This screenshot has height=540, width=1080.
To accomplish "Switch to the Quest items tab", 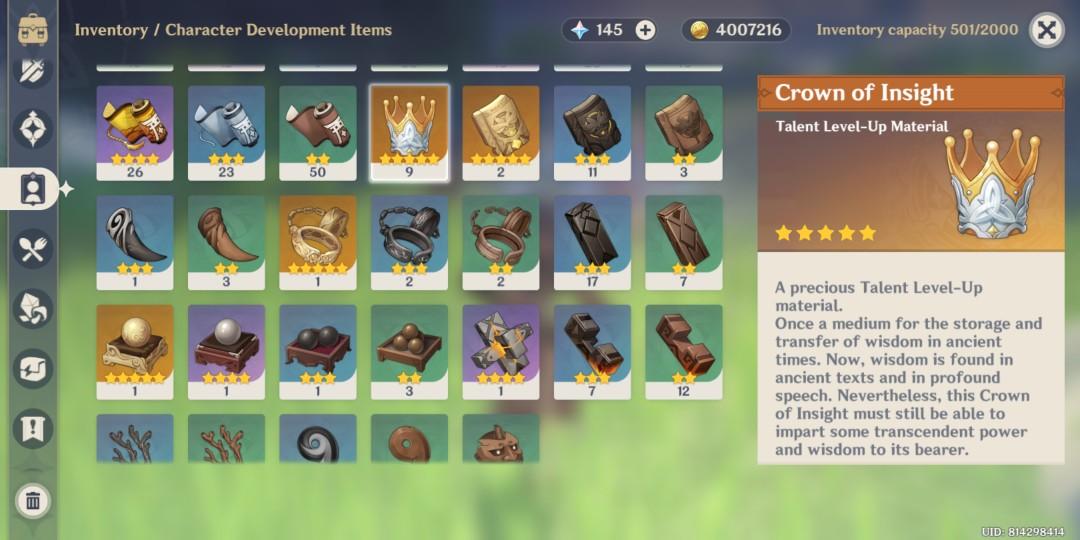I will 33,428.
